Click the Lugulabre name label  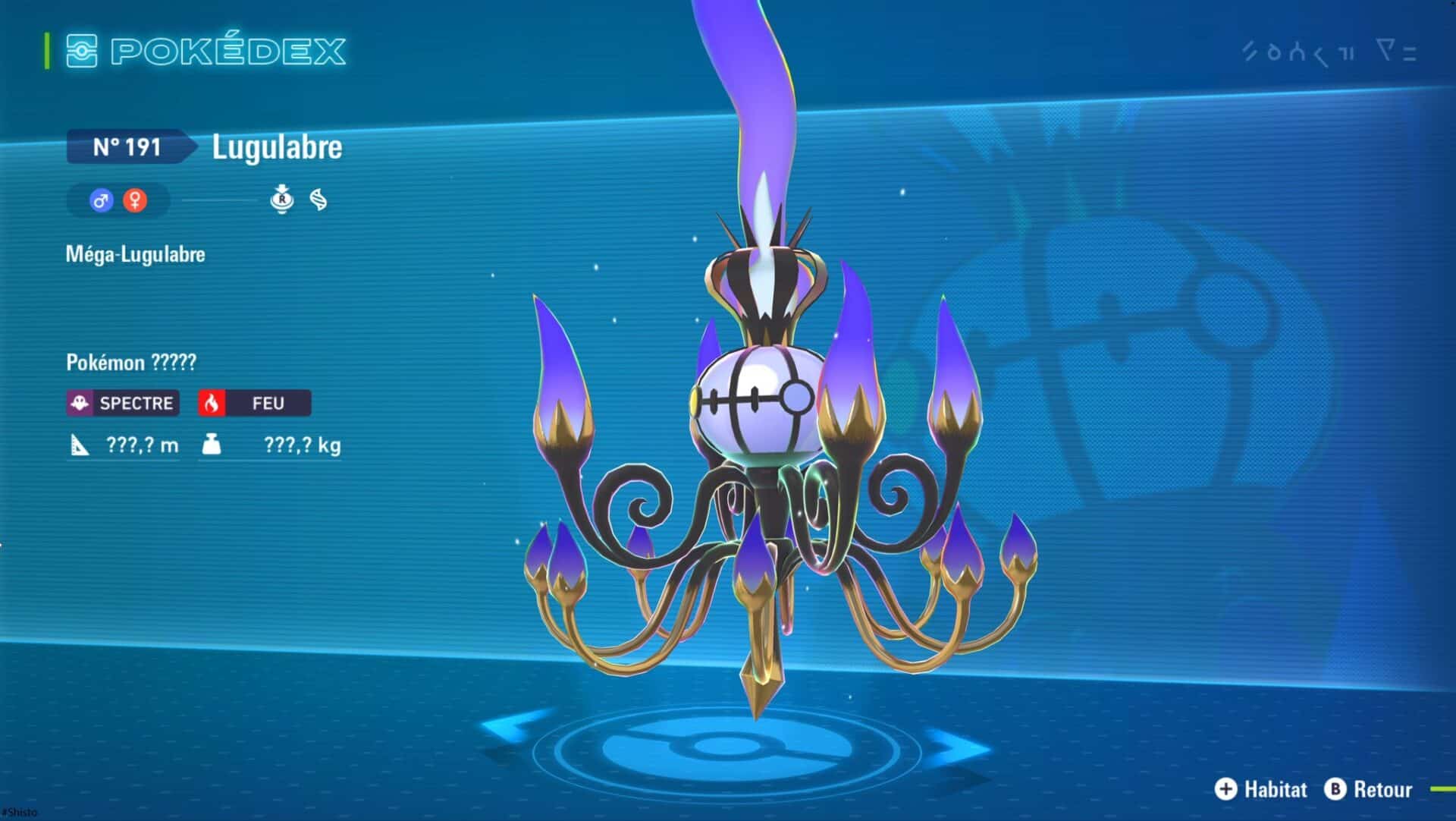(x=275, y=147)
